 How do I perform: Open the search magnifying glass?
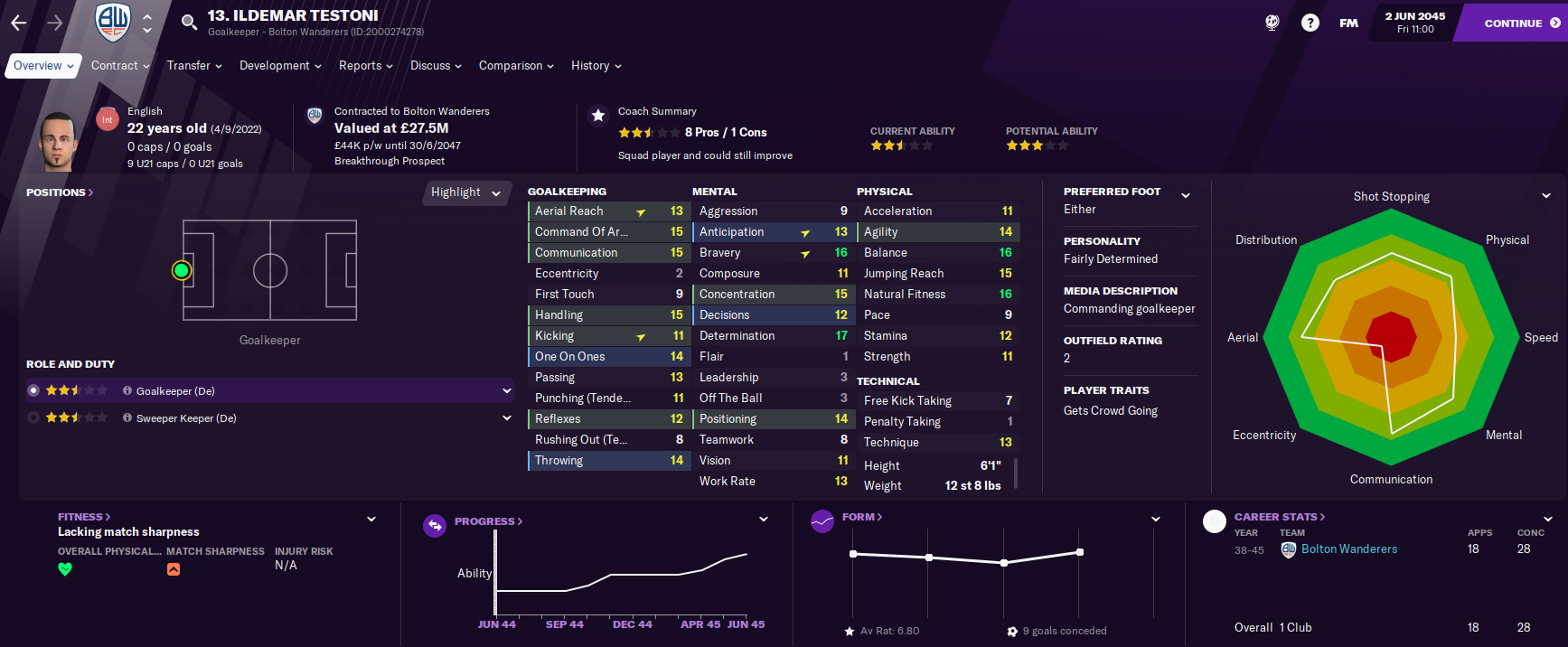(x=189, y=23)
